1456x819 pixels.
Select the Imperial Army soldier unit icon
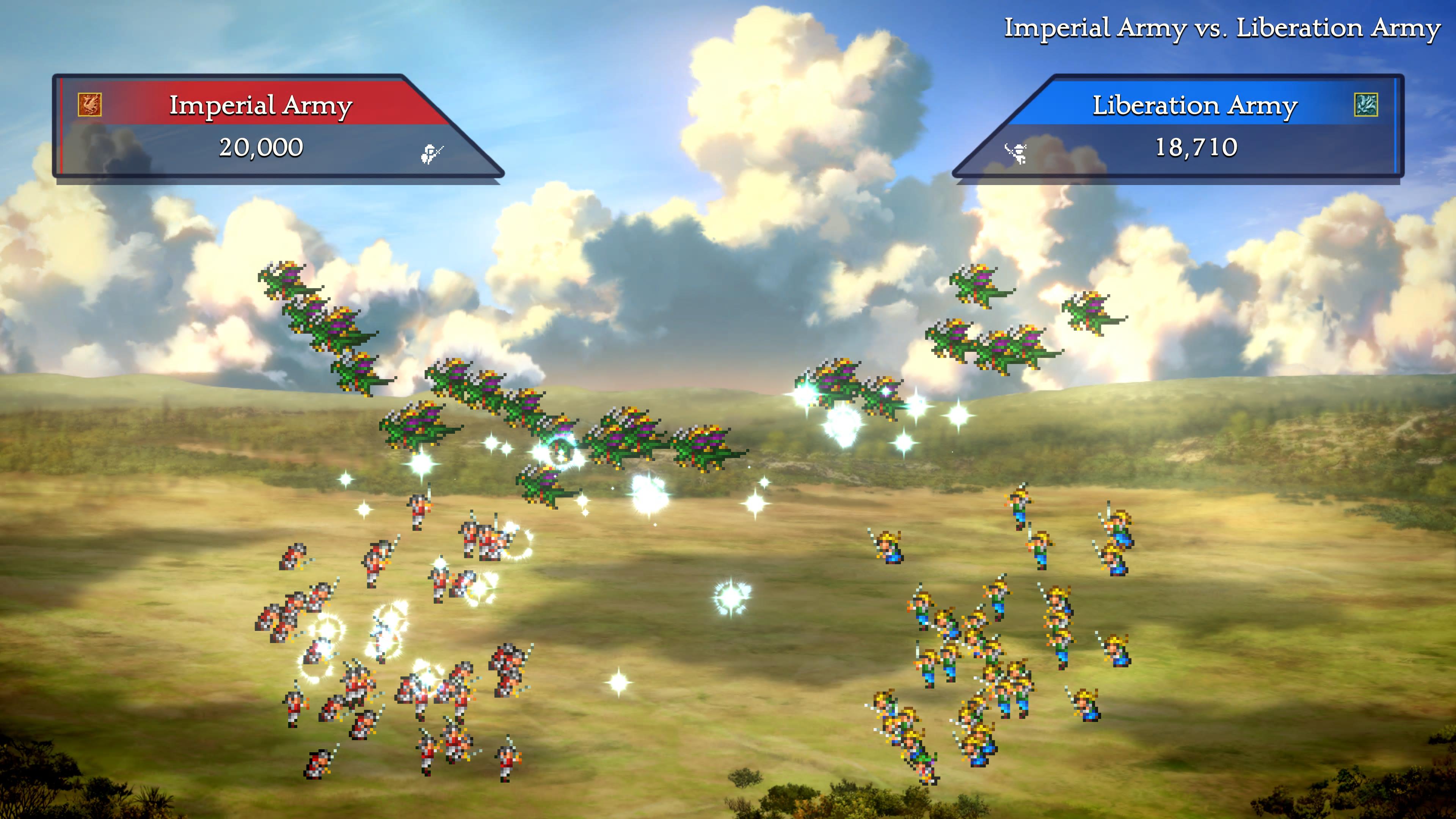[x=432, y=153]
